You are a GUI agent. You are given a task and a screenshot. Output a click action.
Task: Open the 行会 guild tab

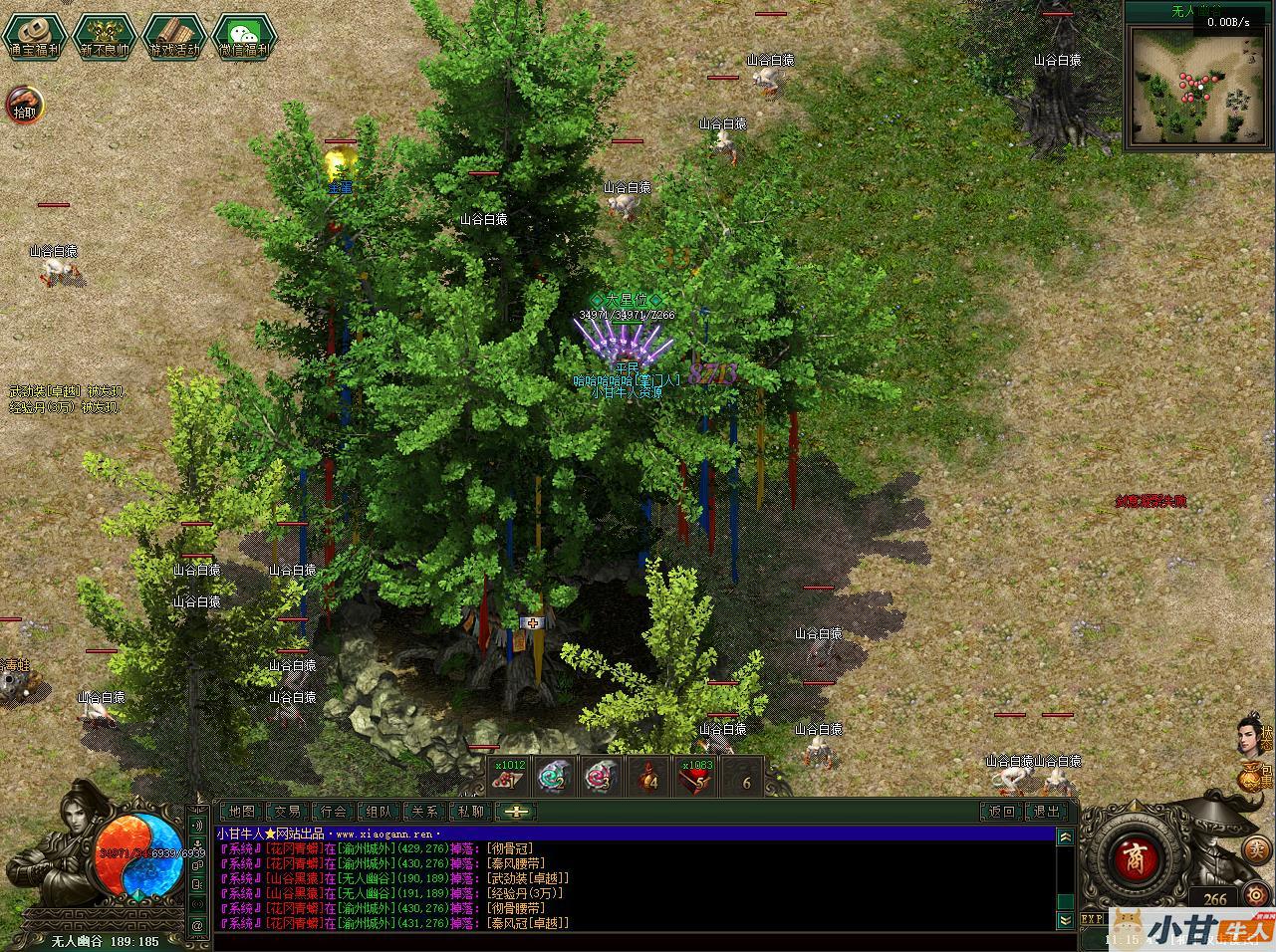(334, 812)
